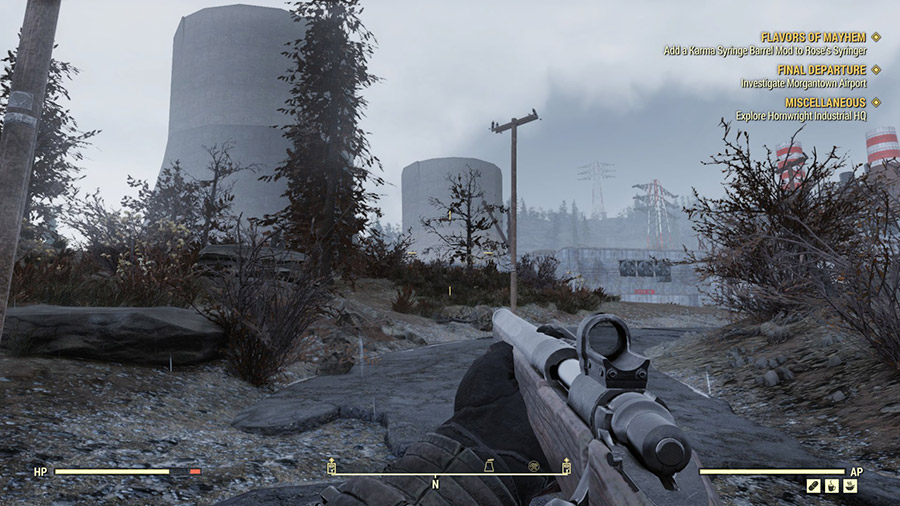Select the steaming cup status icon
Screen dimensions: 900x506
[832, 486]
